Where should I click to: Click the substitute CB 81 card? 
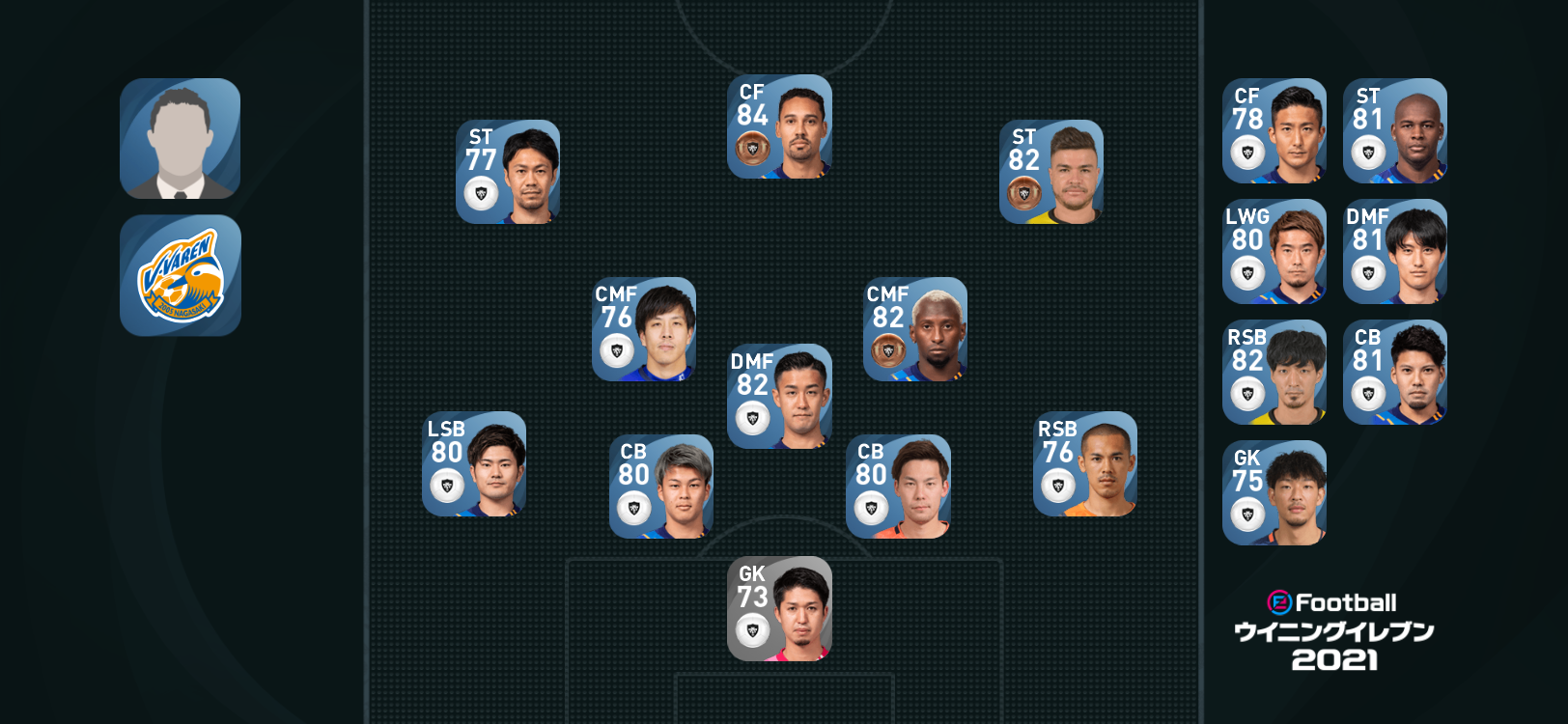tap(1394, 373)
